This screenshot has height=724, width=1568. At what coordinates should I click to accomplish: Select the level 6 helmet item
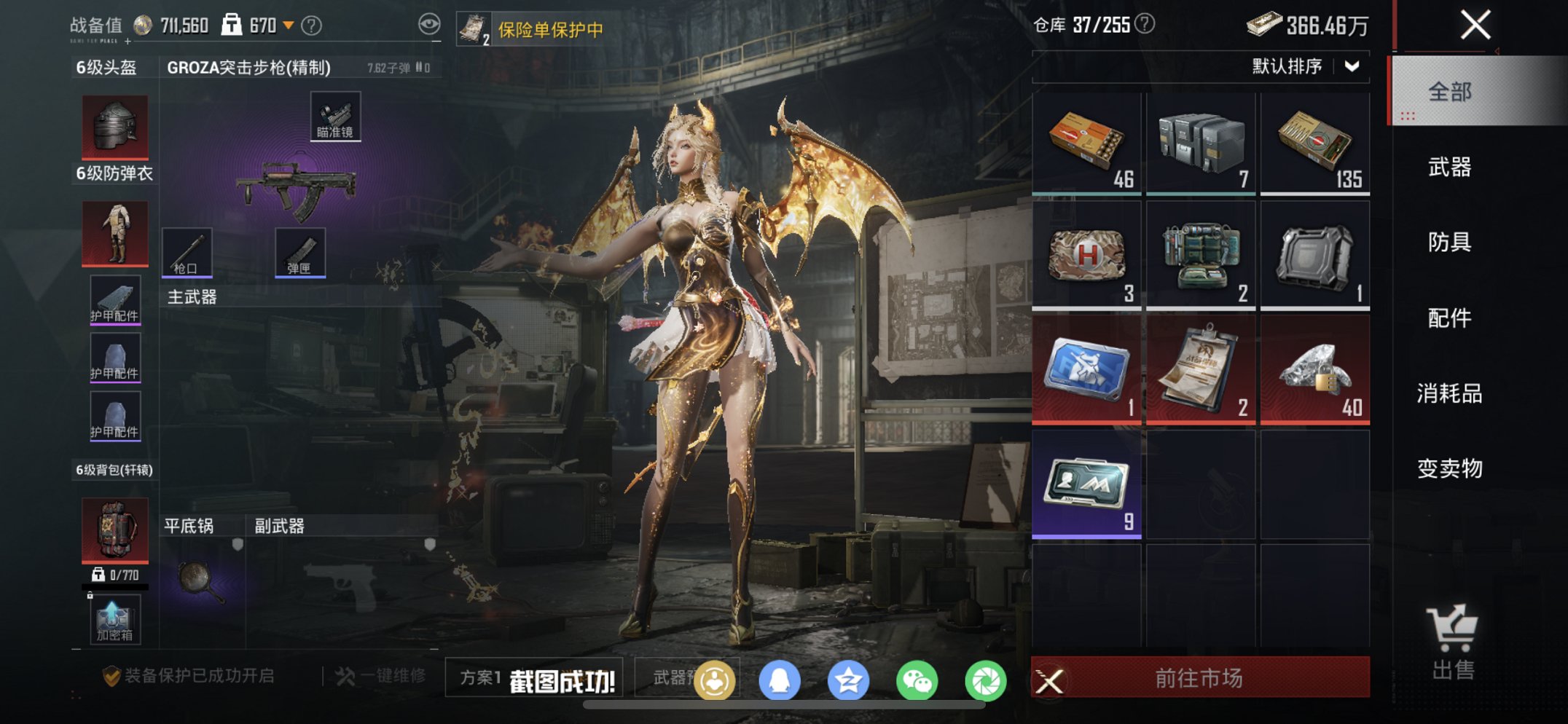[x=114, y=125]
